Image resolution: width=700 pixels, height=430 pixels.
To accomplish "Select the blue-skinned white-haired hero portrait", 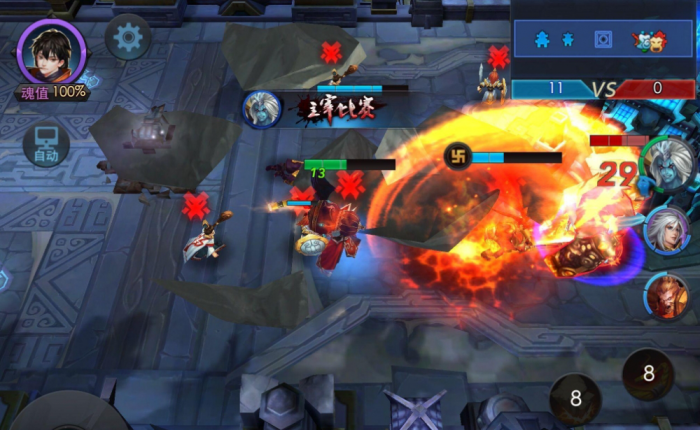I will click(x=669, y=166).
